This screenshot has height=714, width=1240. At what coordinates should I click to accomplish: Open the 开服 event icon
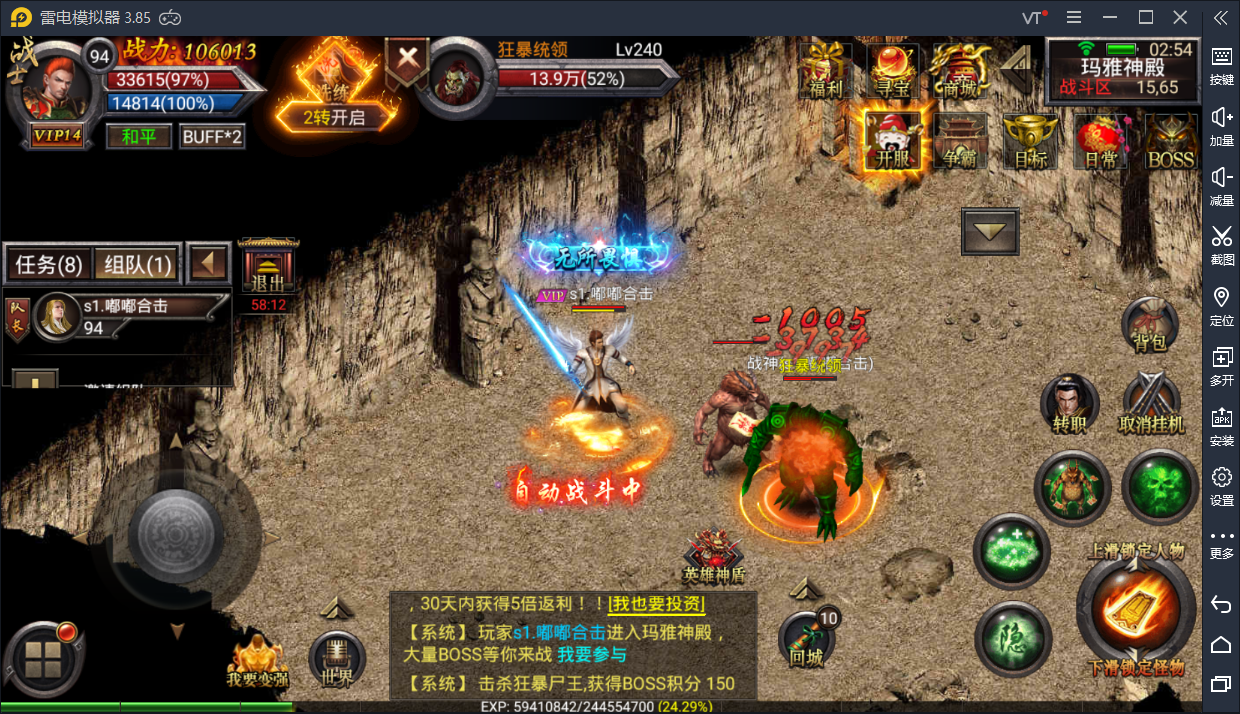(892, 140)
